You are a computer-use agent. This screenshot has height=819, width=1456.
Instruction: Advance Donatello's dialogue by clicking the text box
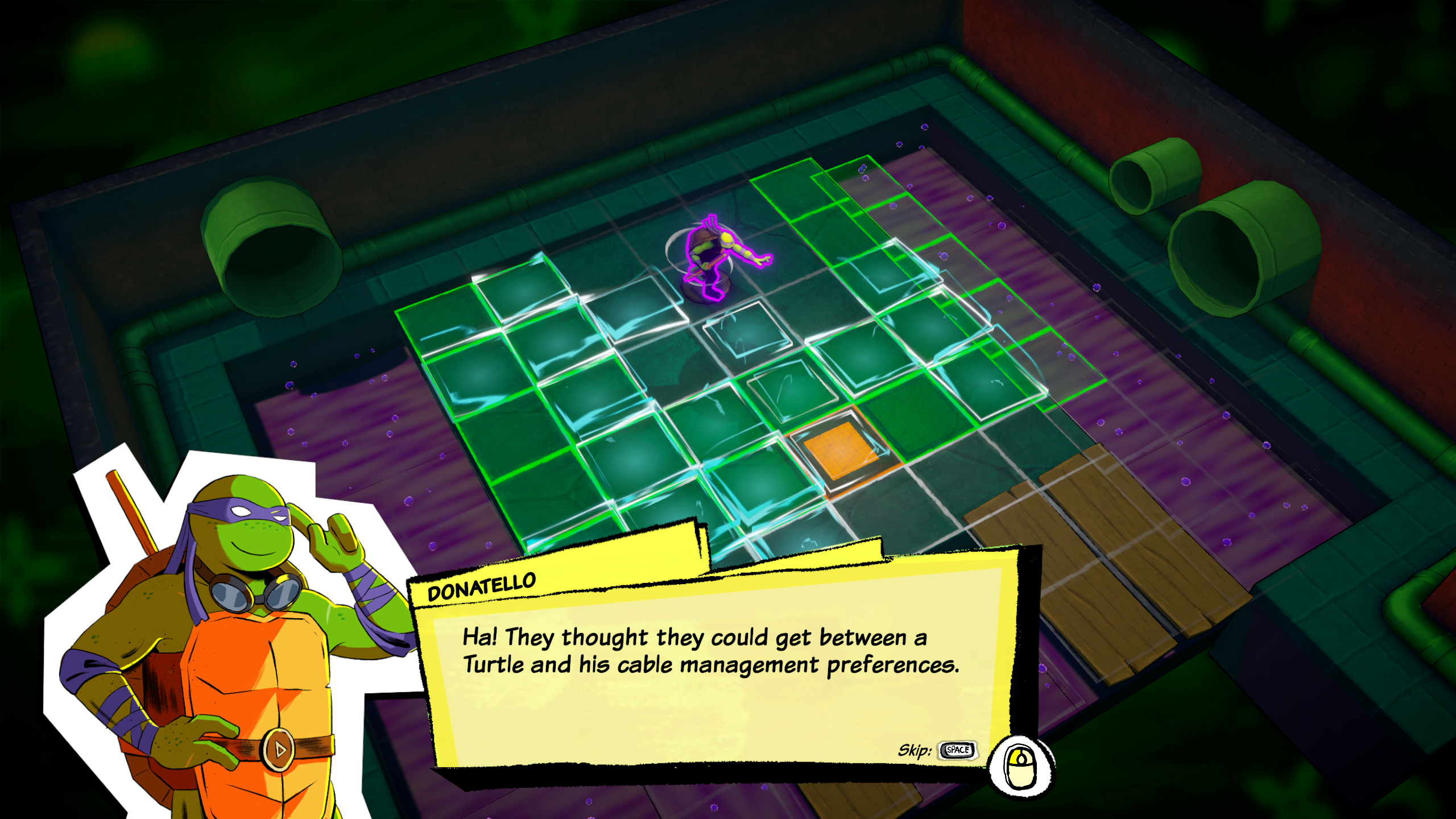pyautogui.click(x=711, y=682)
